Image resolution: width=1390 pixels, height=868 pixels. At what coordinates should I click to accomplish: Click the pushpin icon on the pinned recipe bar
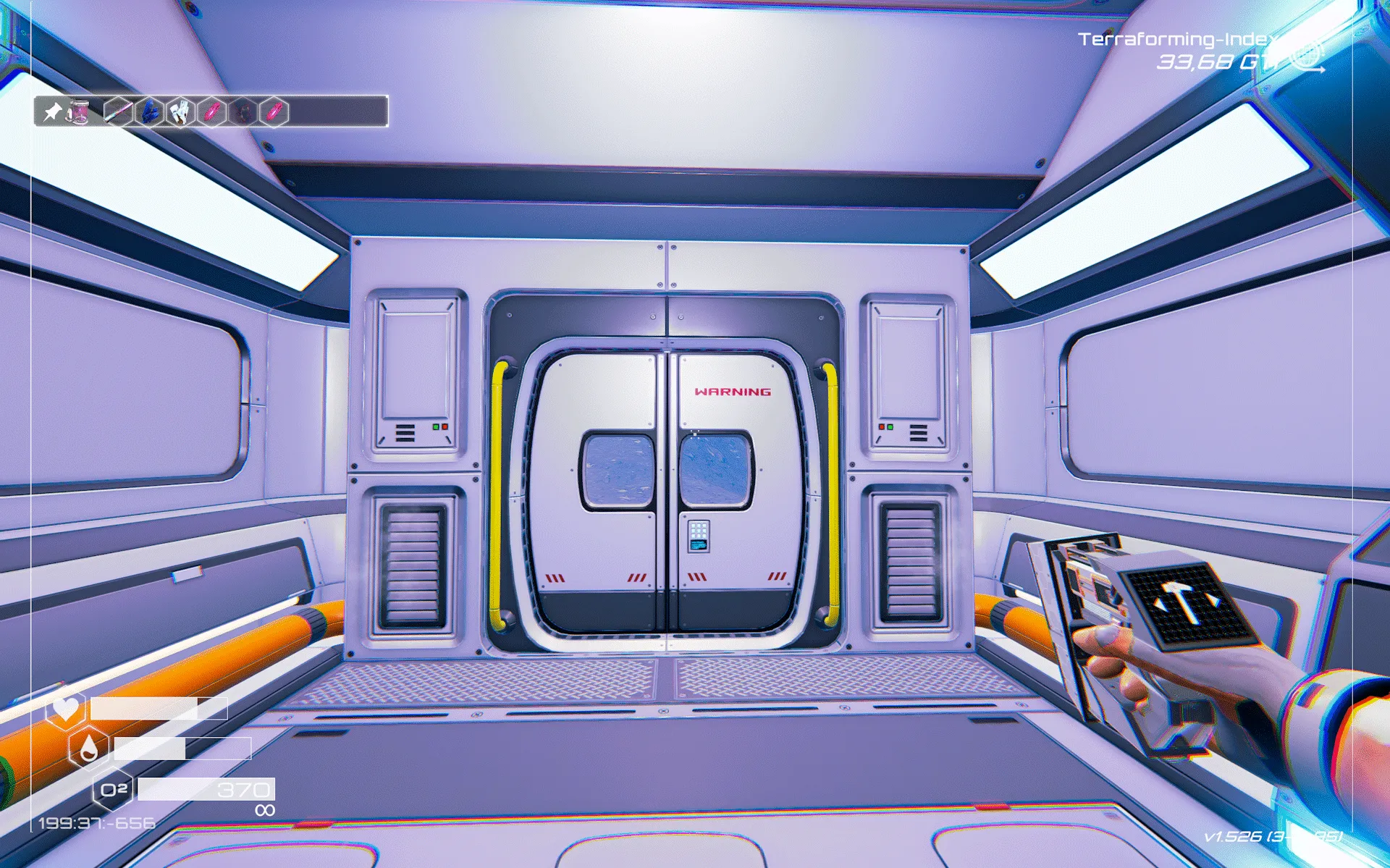[x=52, y=111]
